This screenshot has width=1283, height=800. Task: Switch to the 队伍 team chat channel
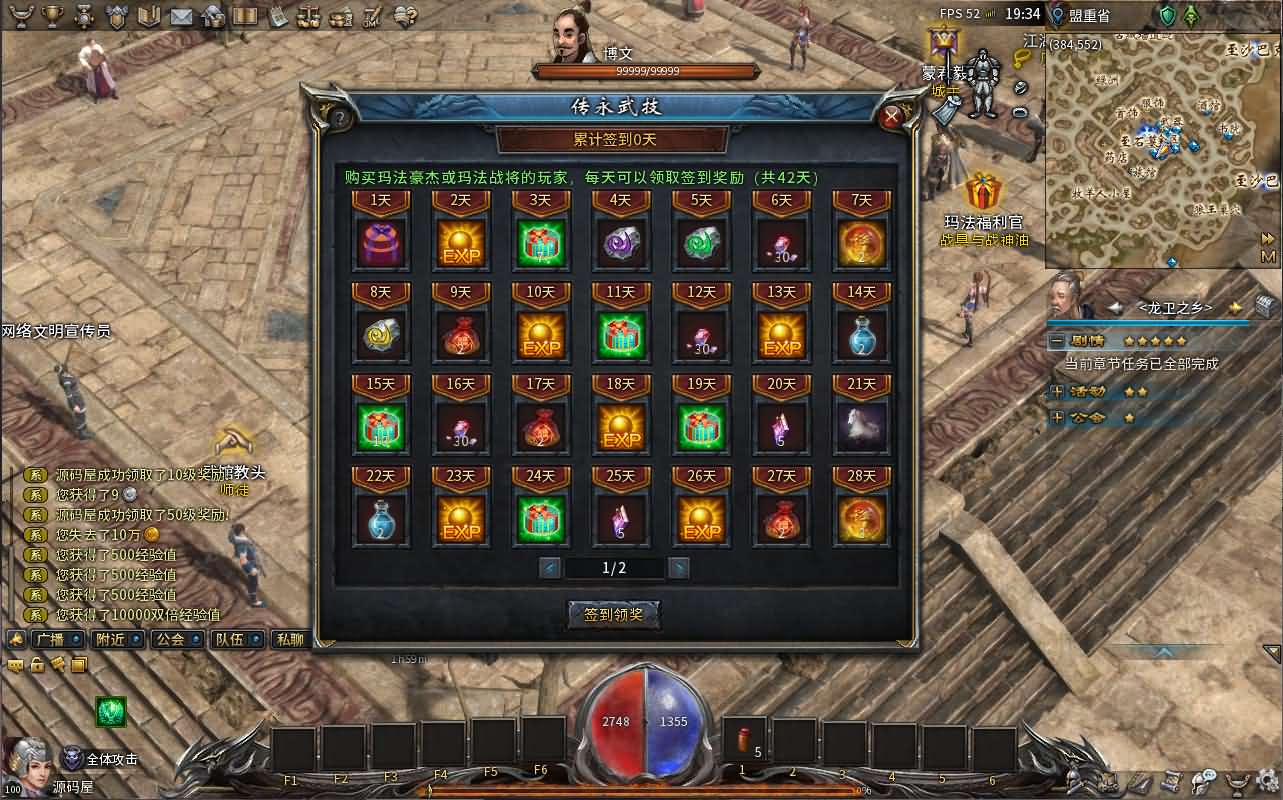tap(229, 639)
